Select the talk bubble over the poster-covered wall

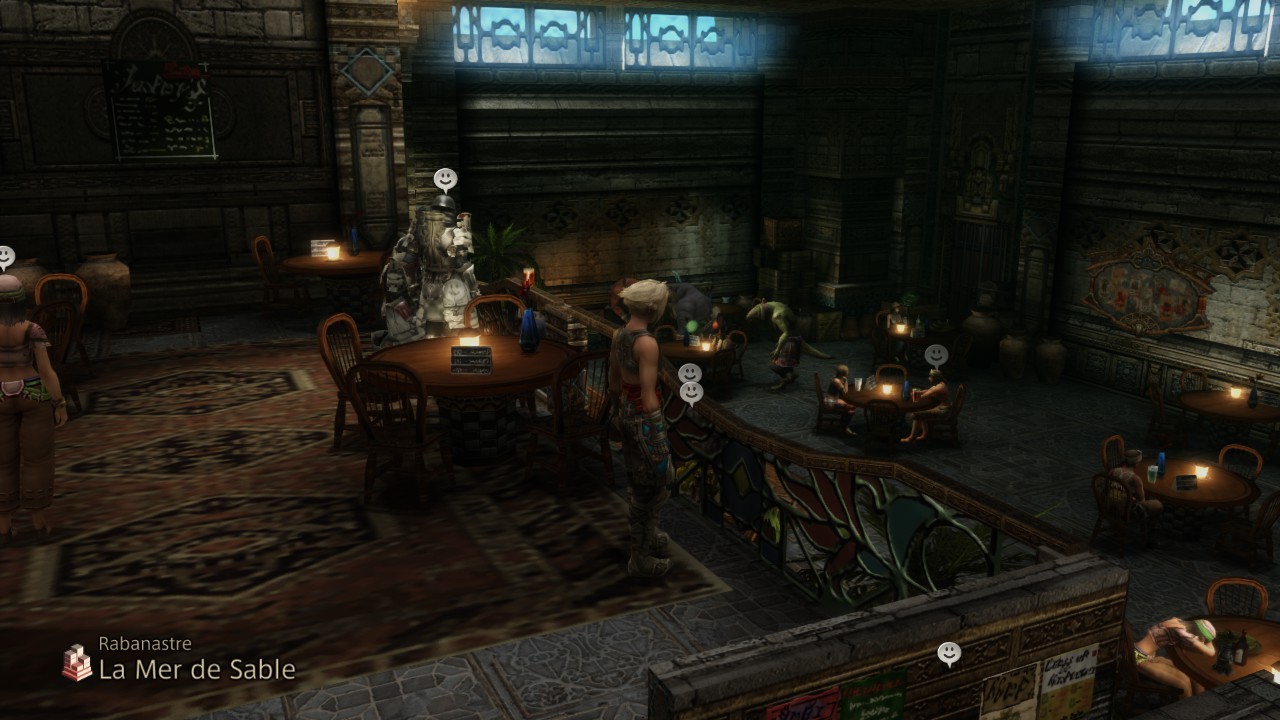coord(949,654)
